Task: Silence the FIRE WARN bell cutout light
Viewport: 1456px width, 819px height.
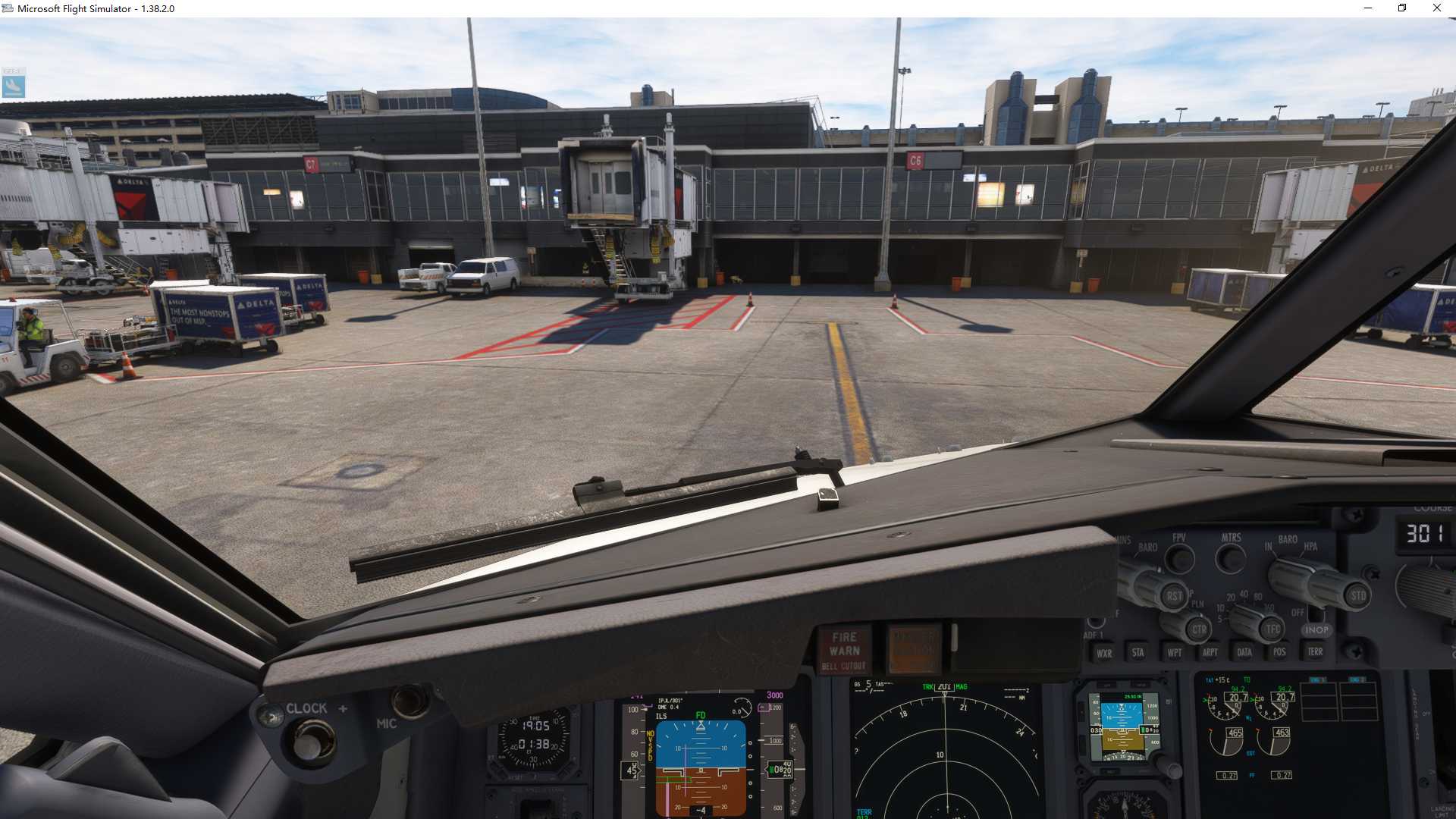Action: pos(844,651)
